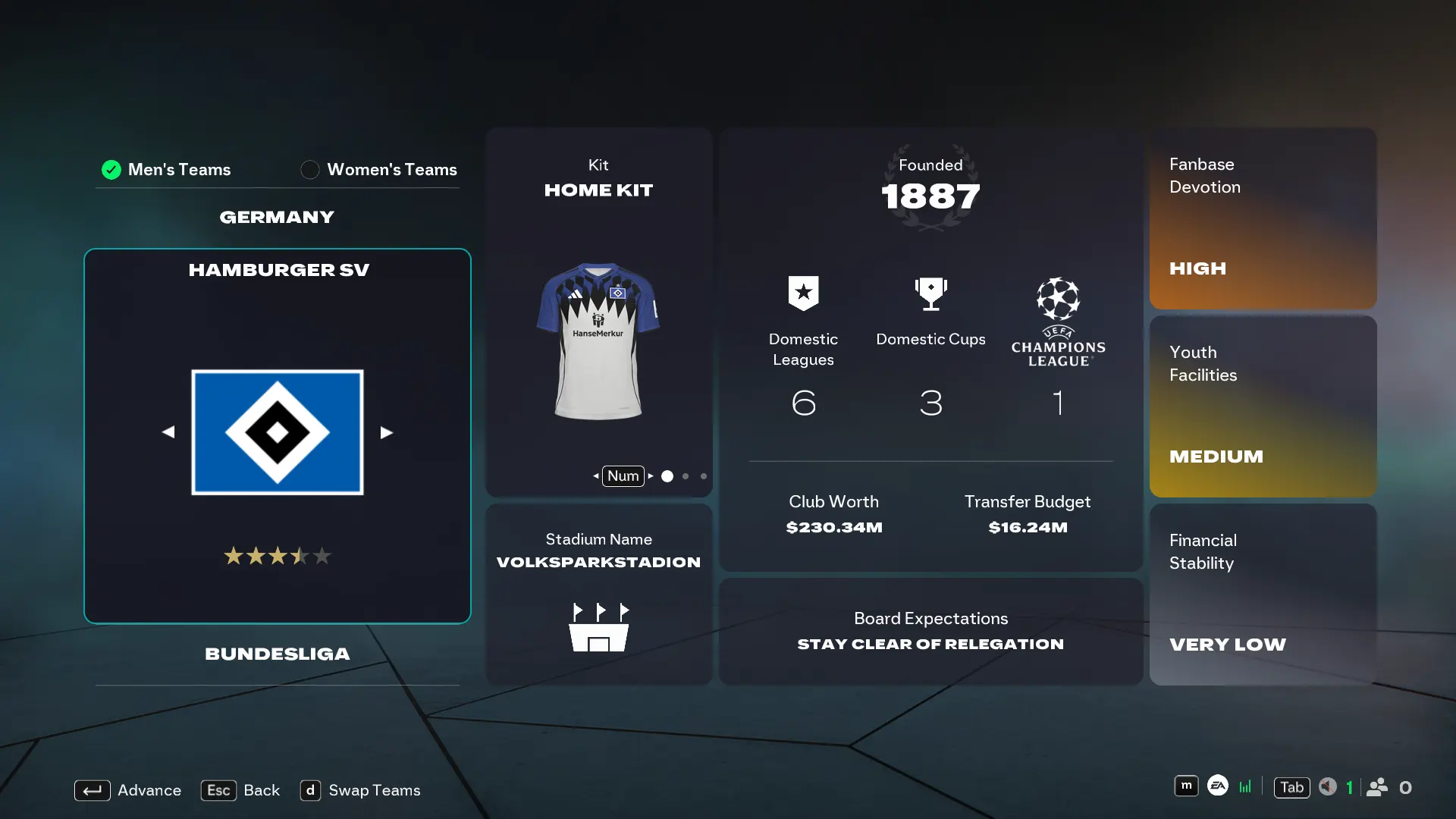Open the Germany country selector
The height and width of the screenshot is (819, 1456).
click(x=277, y=218)
